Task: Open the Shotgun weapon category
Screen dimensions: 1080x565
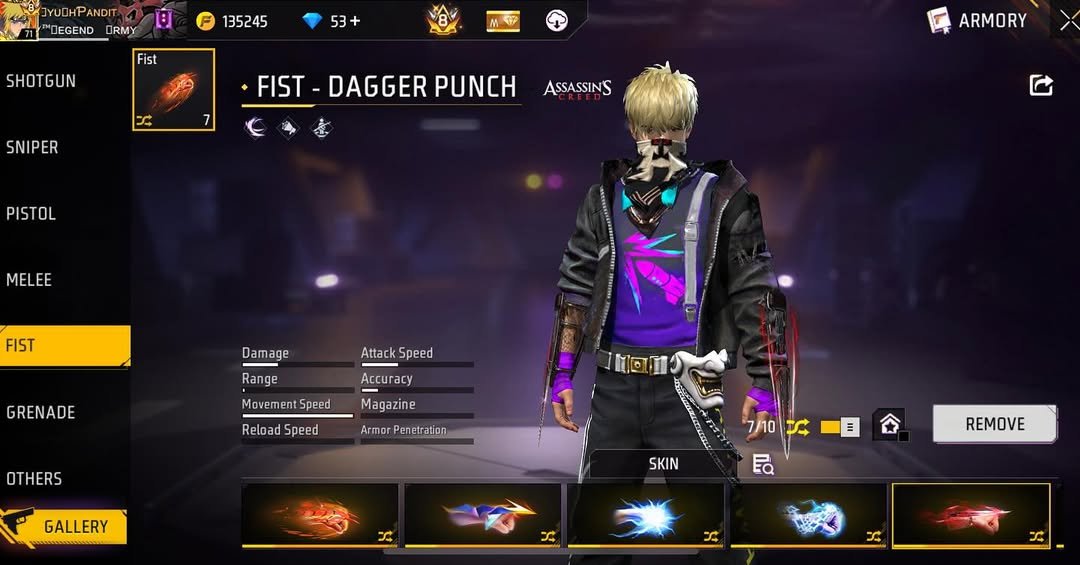Action: (41, 81)
